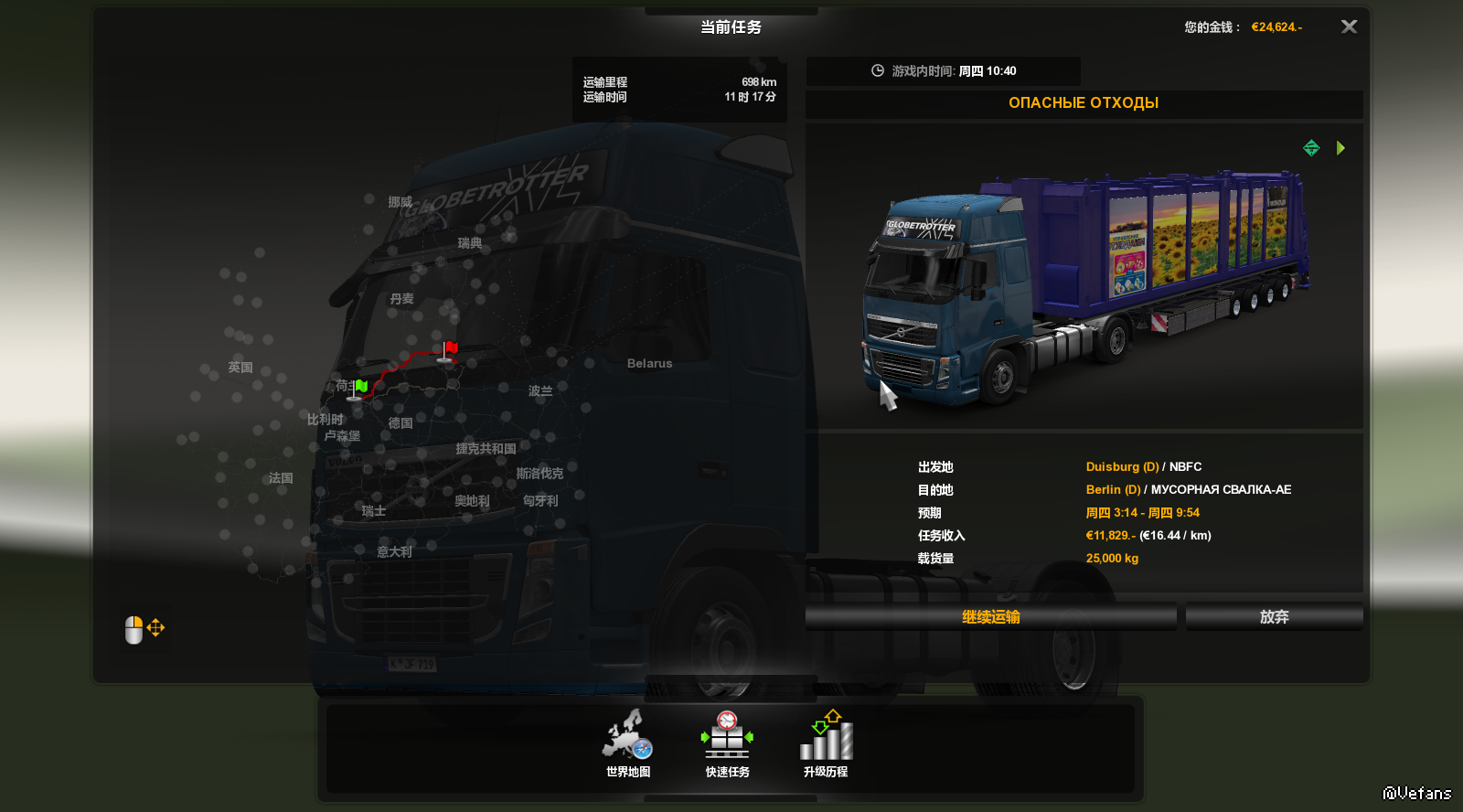
Task: Click the green arrow next to truck preview
Action: pyautogui.click(x=1340, y=148)
